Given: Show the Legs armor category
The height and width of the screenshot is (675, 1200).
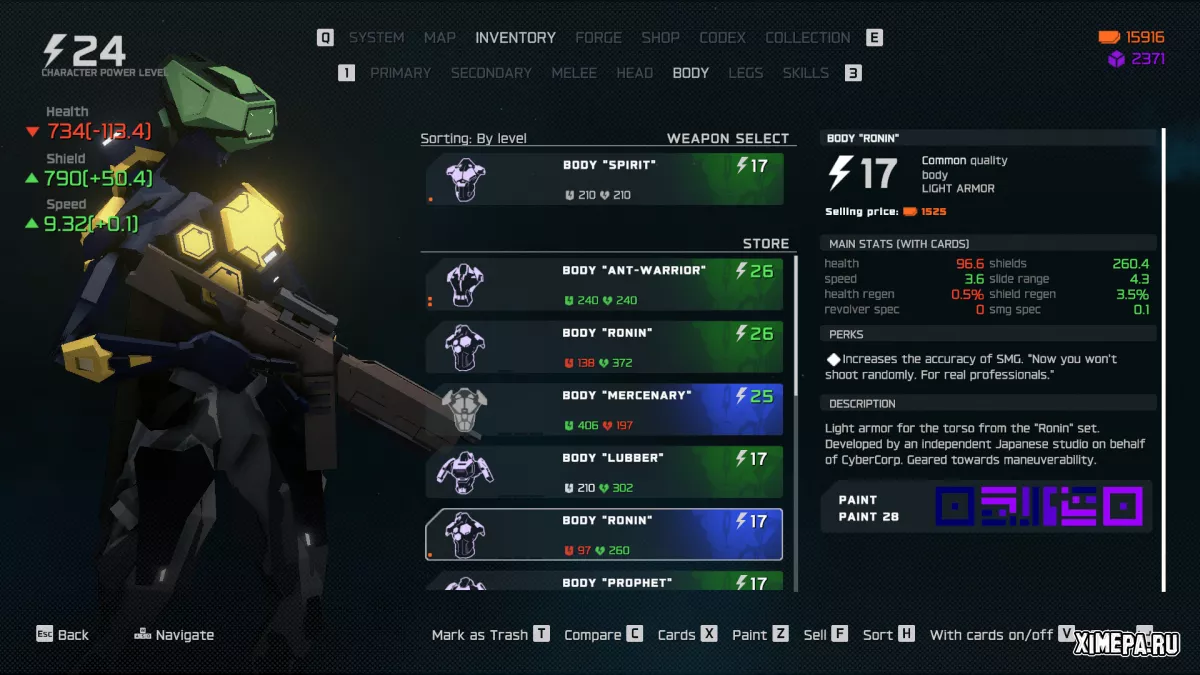Looking at the screenshot, I should click(x=745, y=73).
